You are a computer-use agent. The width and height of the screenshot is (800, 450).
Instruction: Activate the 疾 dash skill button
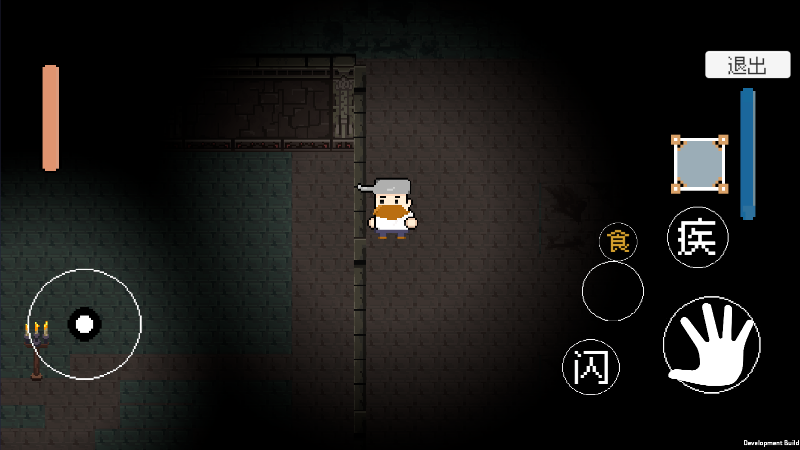pyautogui.click(x=697, y=238)
